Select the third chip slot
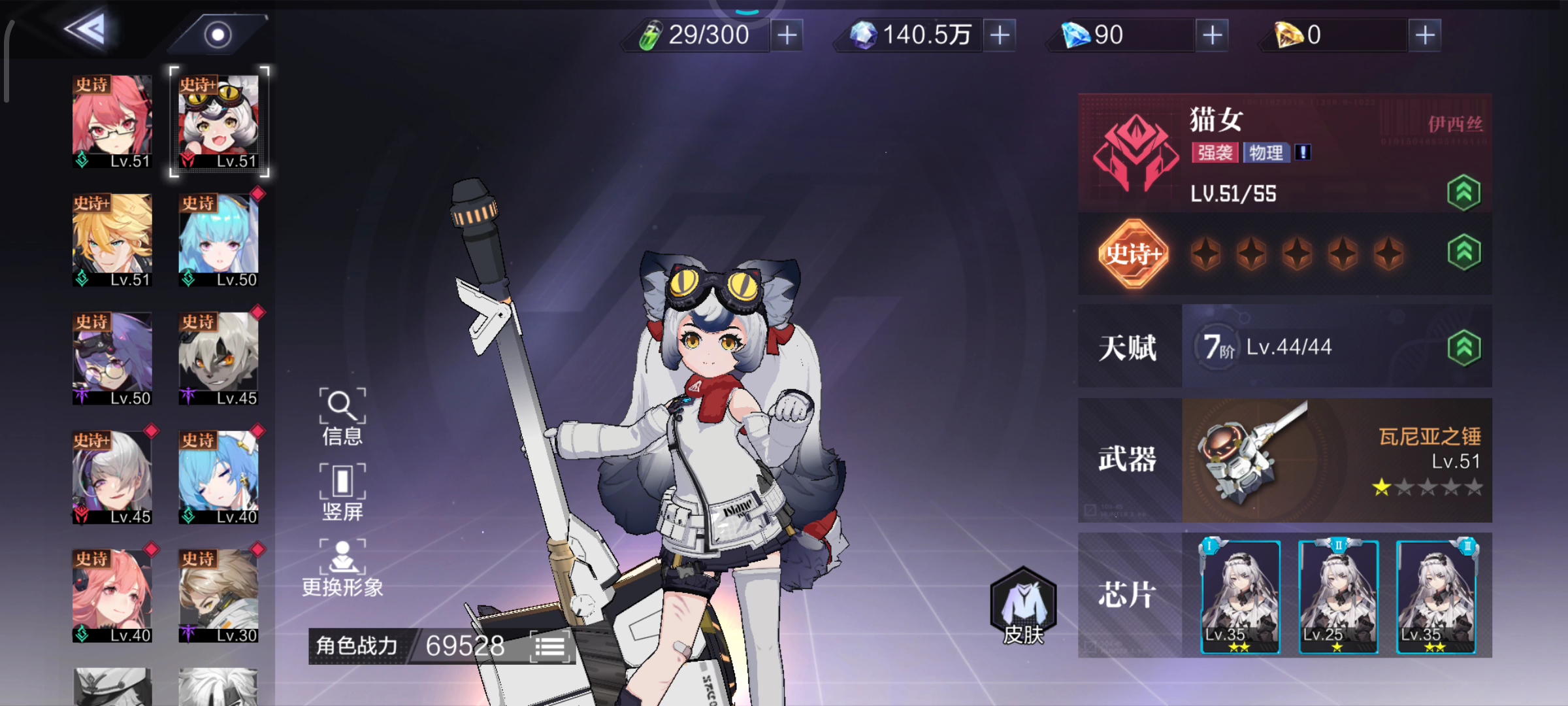 pyautogui.click(x=1435, y=596)
